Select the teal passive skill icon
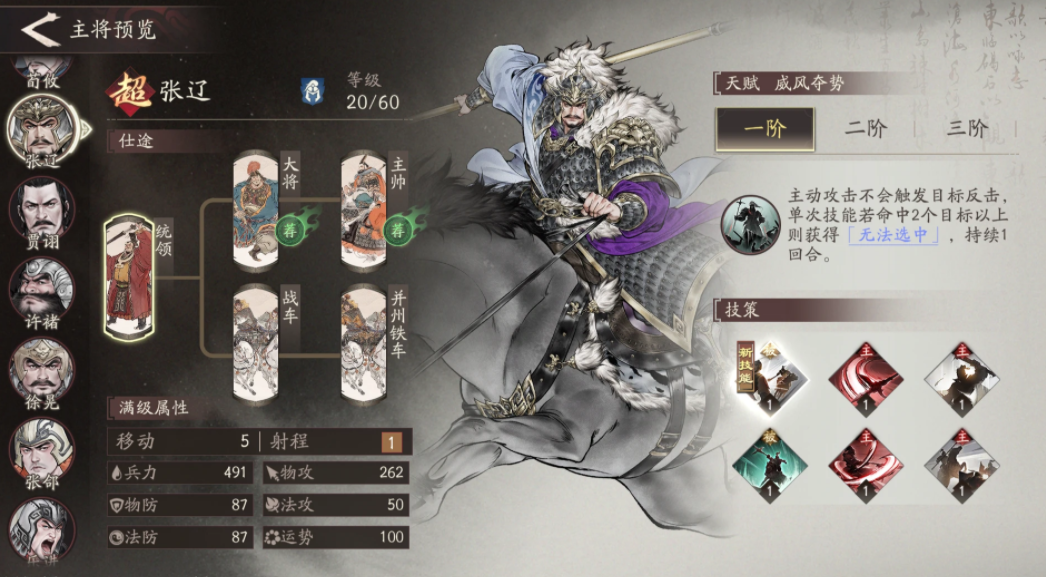 point(771,466)
